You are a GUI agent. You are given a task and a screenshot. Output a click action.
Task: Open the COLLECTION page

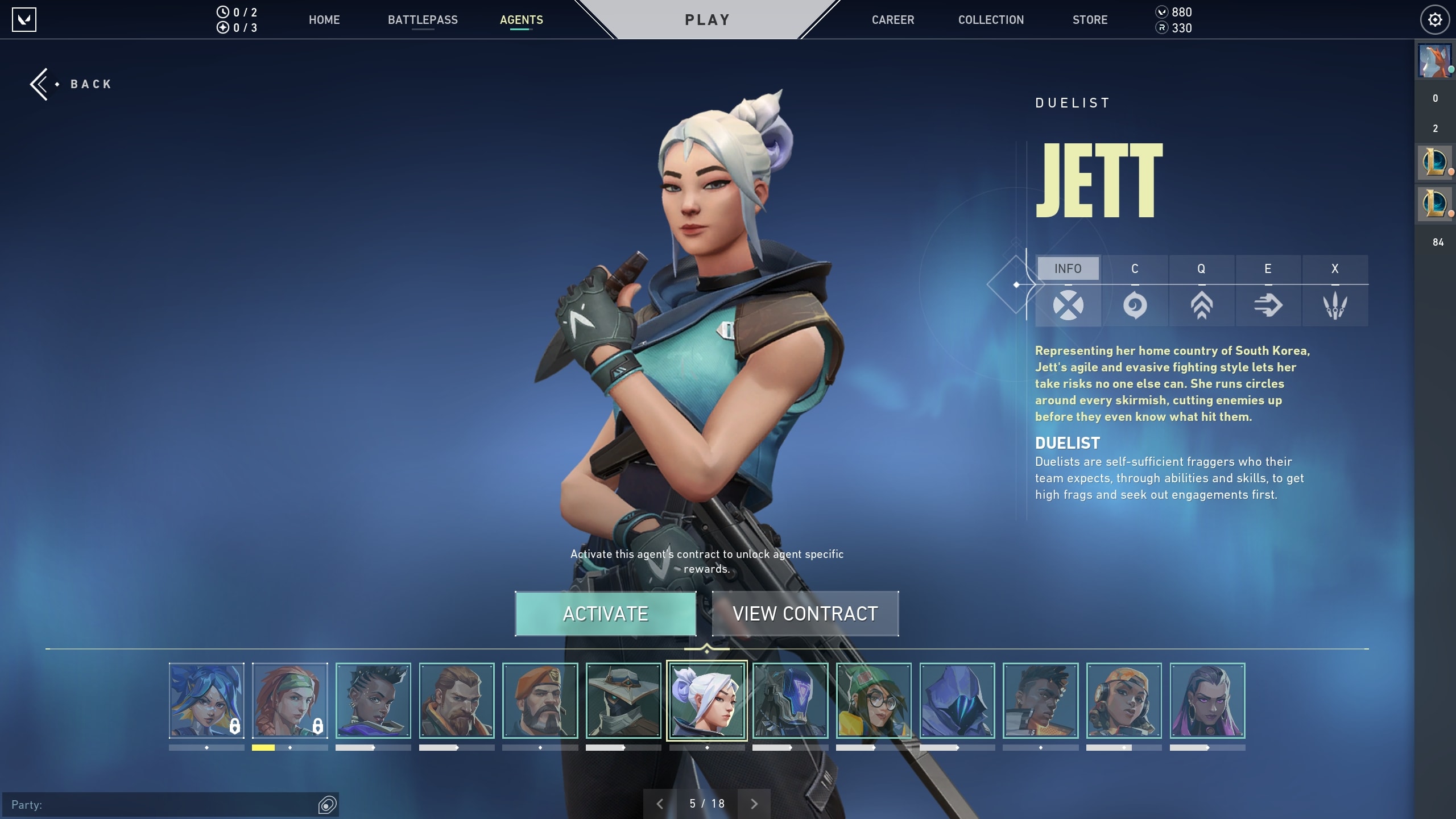[x=991, y=20]
